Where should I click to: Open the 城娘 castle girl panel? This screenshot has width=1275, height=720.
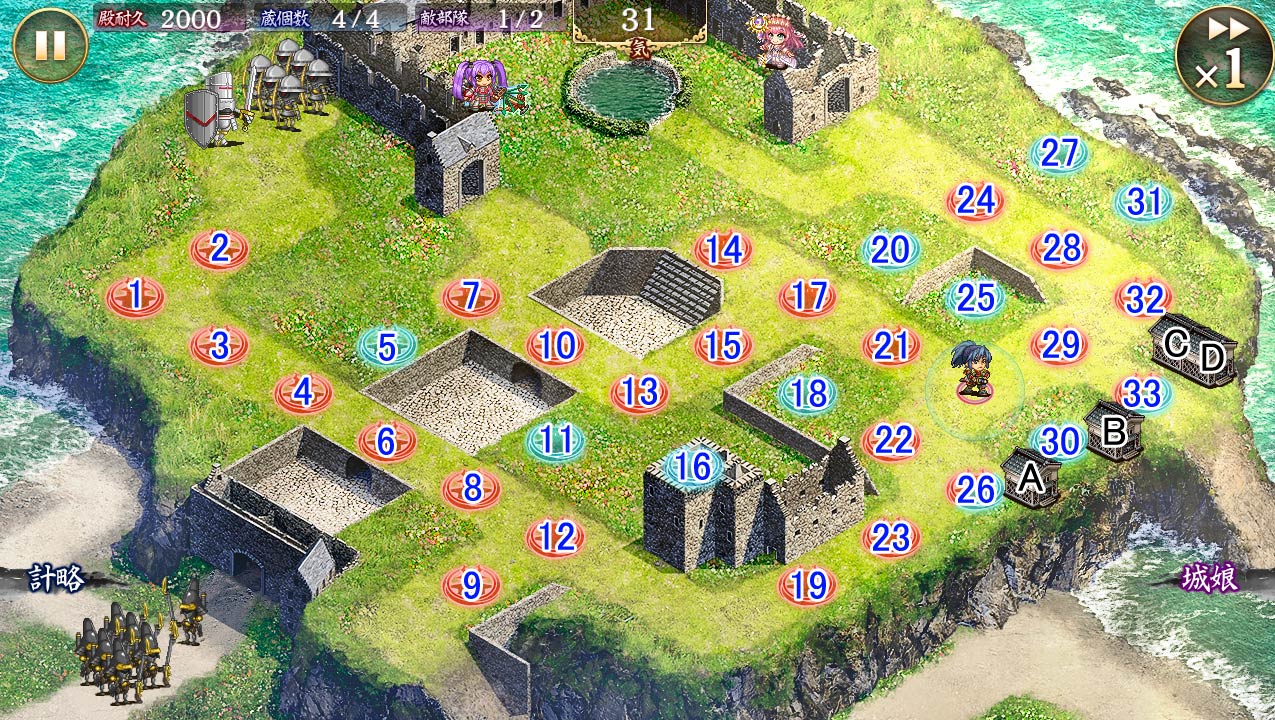click(1210, 579)
